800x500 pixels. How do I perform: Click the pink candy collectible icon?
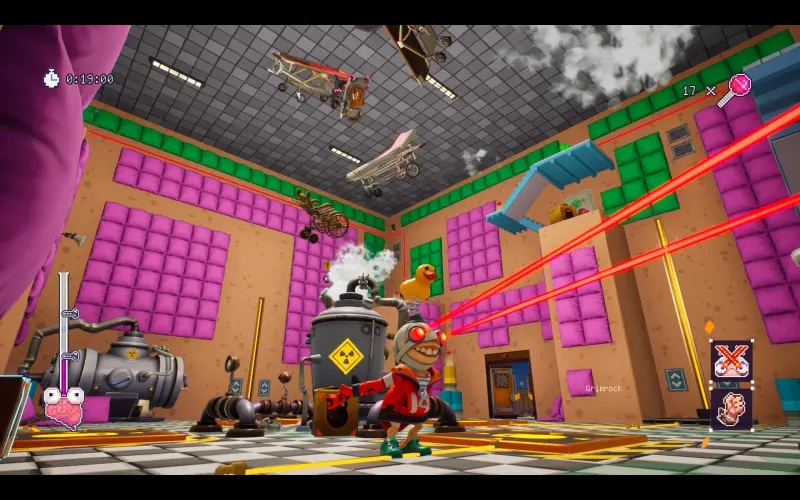738,87
